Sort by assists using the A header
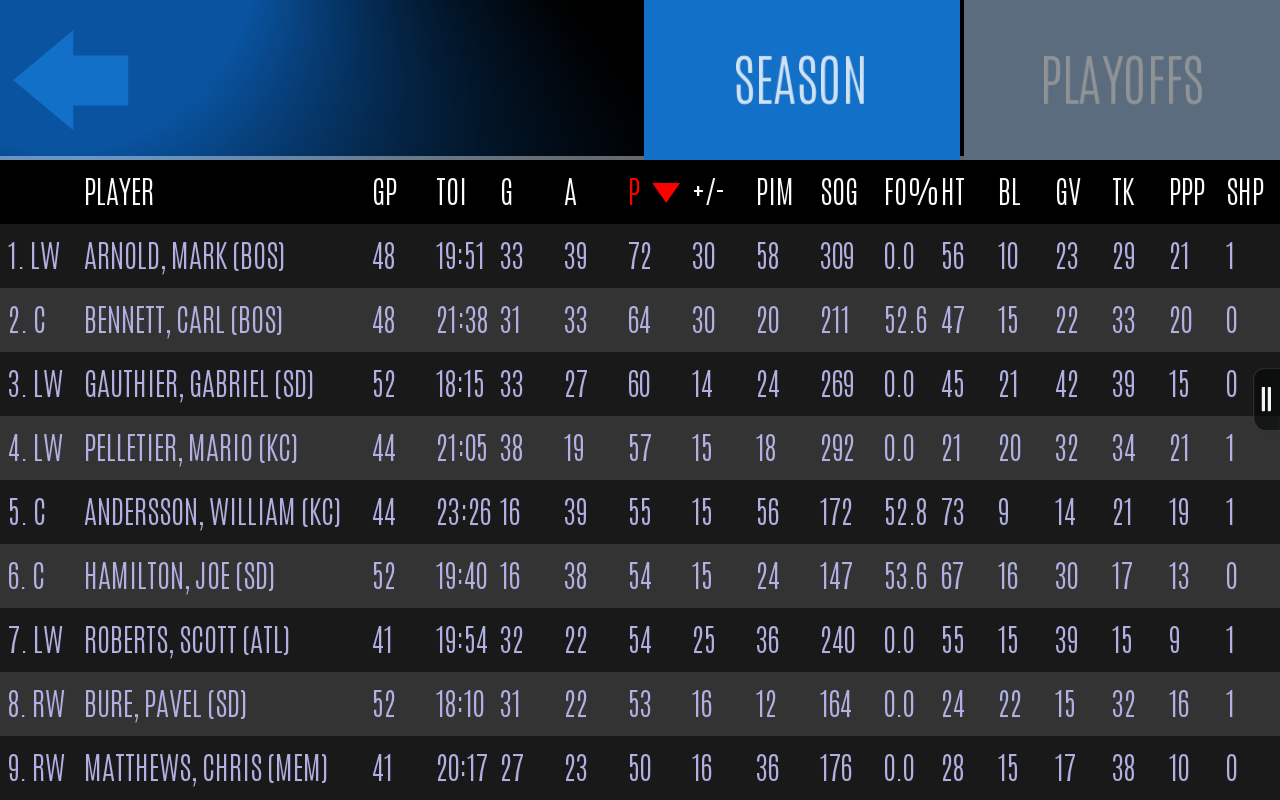 (x=570, y=192)
